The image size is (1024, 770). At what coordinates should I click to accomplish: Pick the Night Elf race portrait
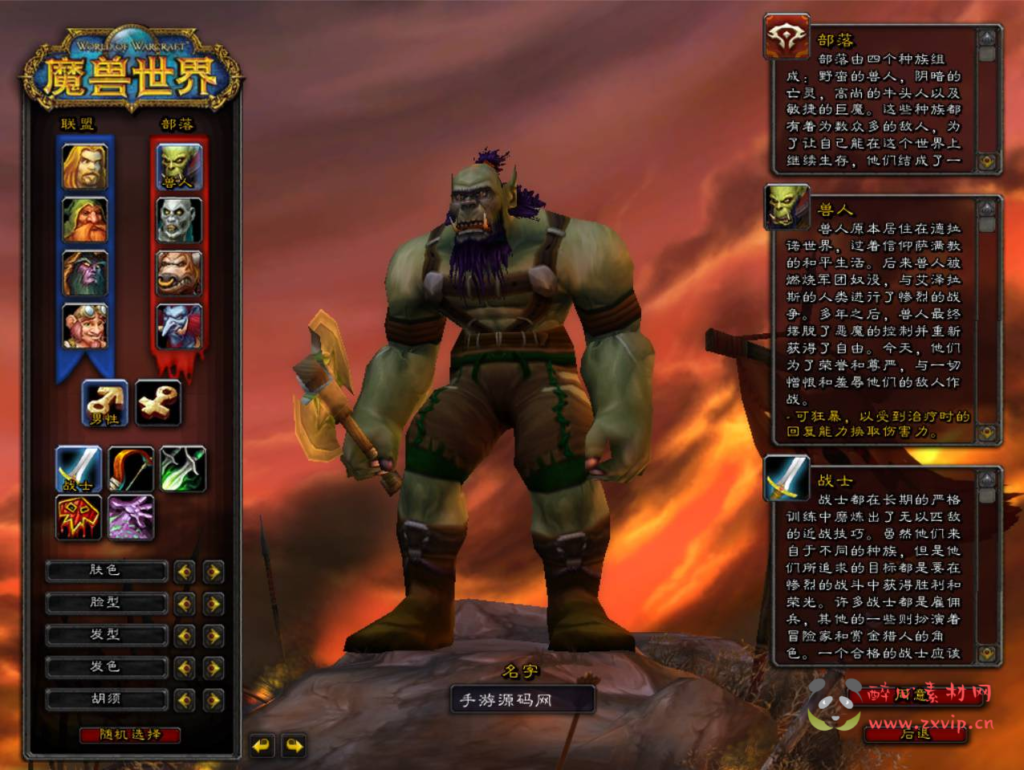click(85, 273)
